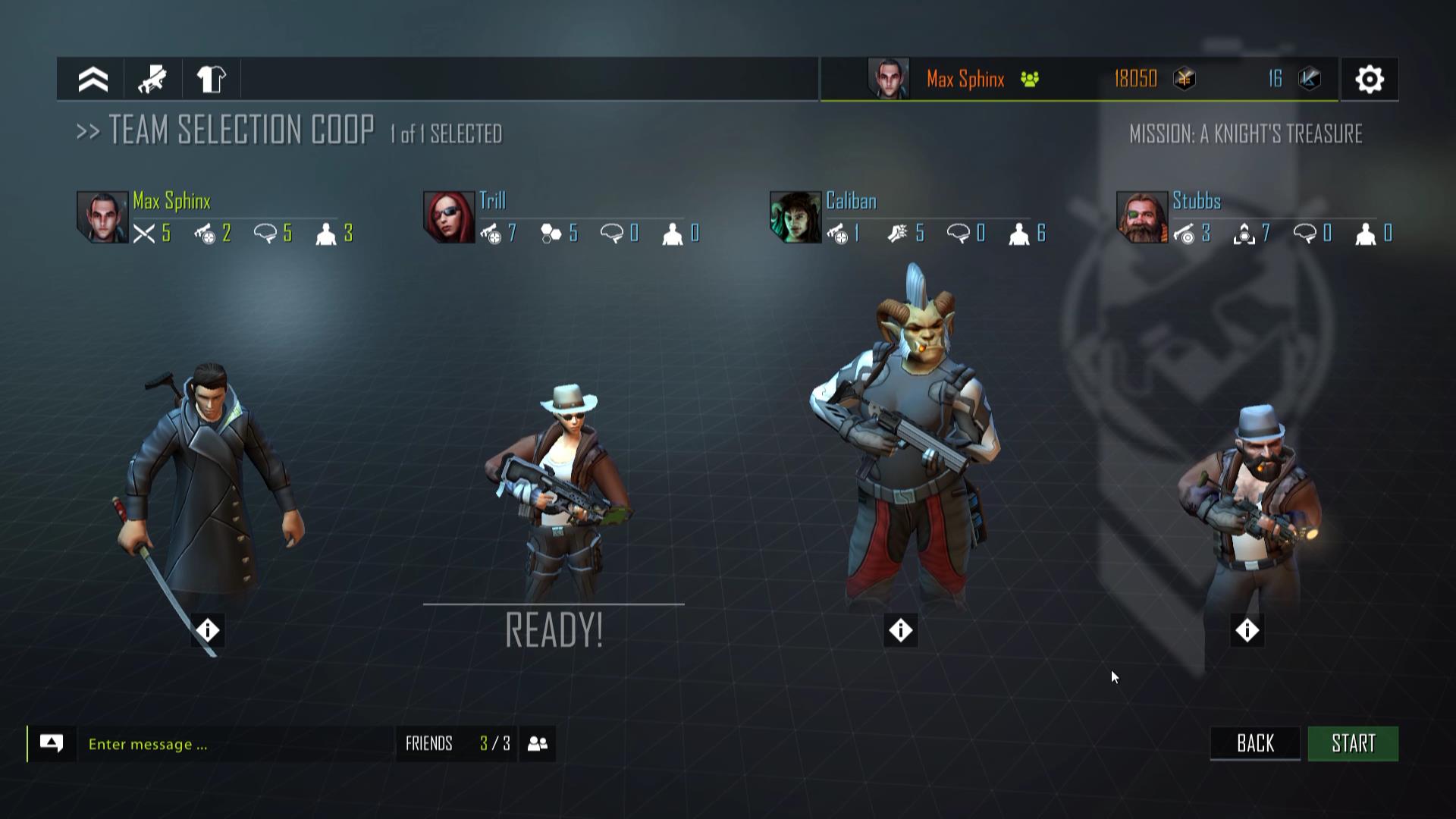Viewport: 1456px width, 819px height.
Task: Select Stubbs' bearded portrait
Action: (x=1142, y=217)
